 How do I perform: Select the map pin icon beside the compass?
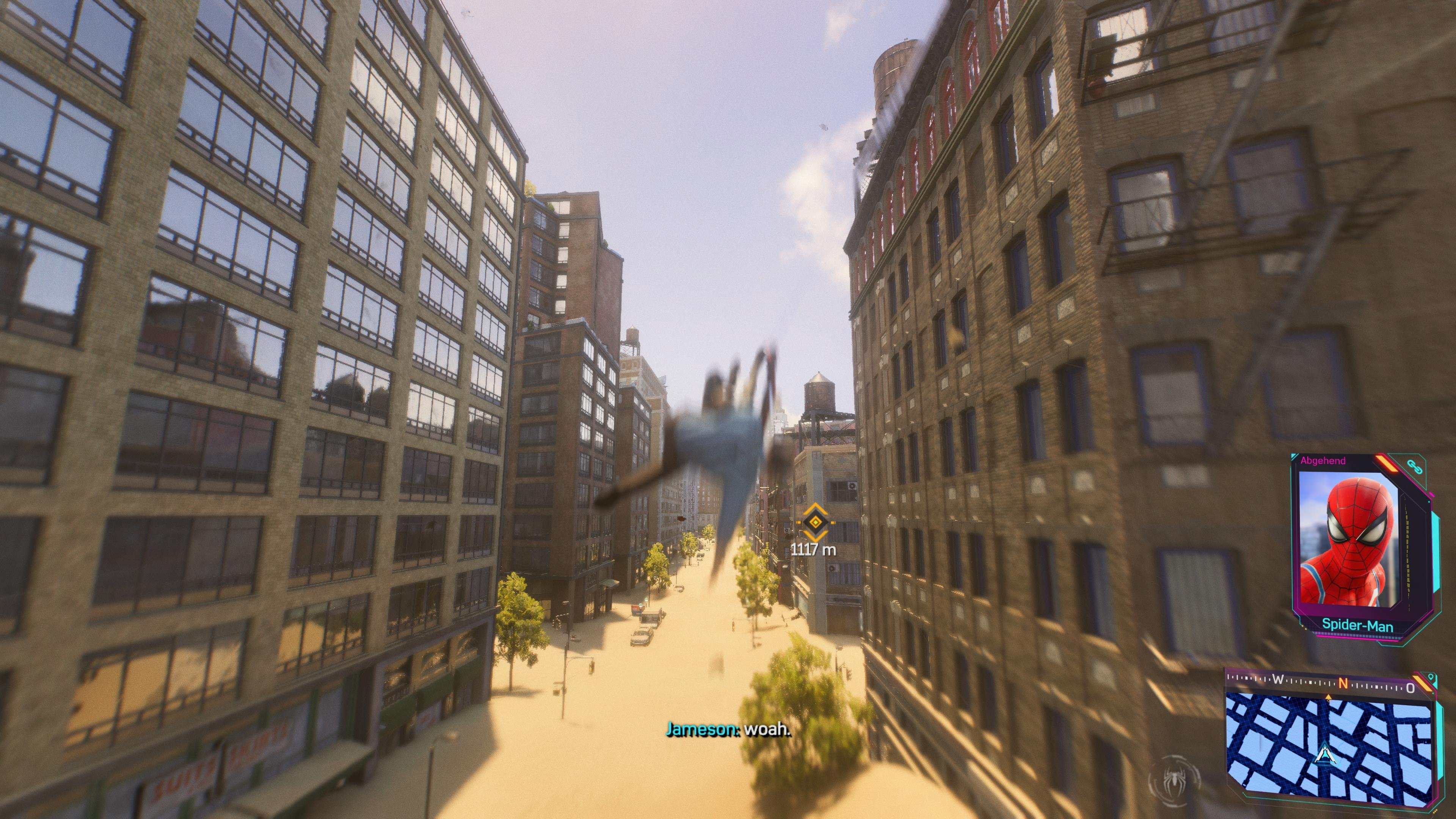point(1431,677)
